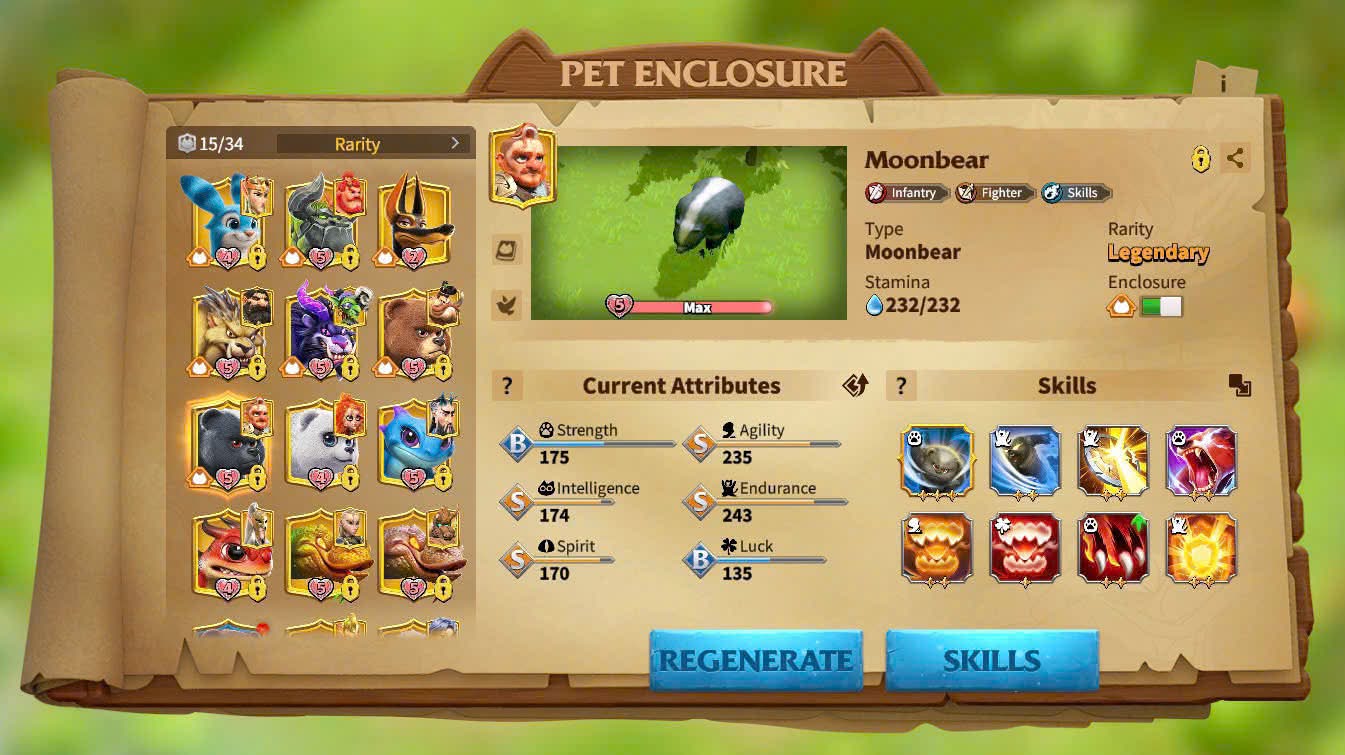Select the purple horned panther pet
The width and height of the screenshot is (1345, 755).
[320, 333]
